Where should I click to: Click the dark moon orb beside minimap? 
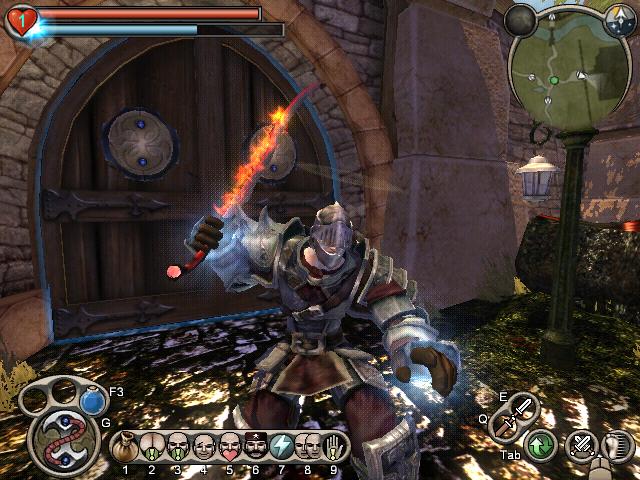[x=521, y=19]
